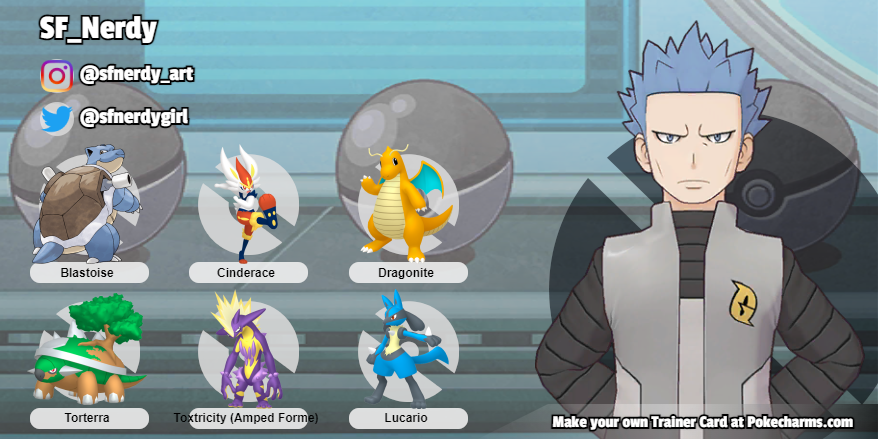The height and width of the screenshot is (439, 878).
Task: Choose the Cinderace sprite
Action: pyautogui.click(x=247, y=203)
